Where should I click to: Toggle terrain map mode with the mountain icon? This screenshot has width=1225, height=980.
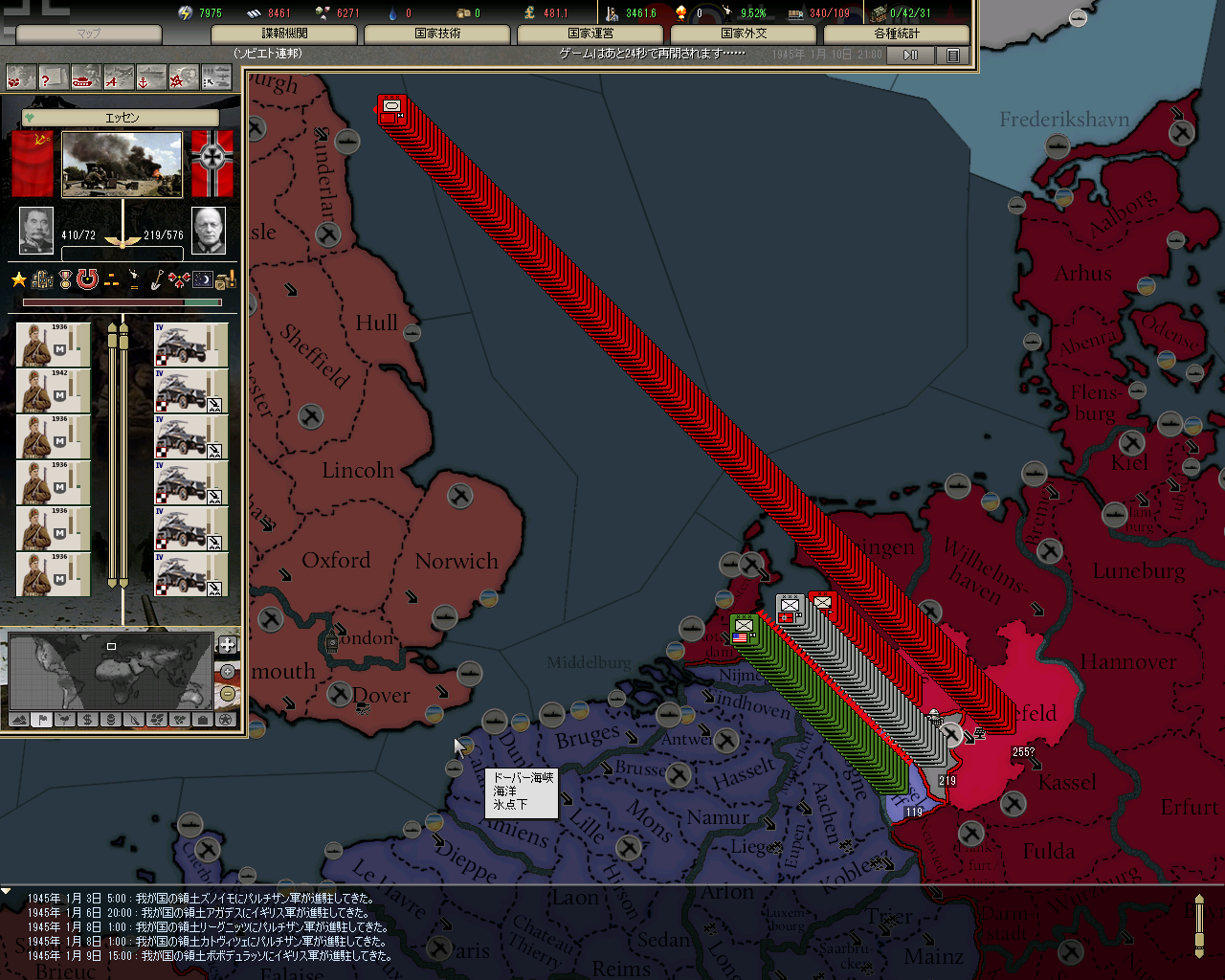click(x=19, y=720)
